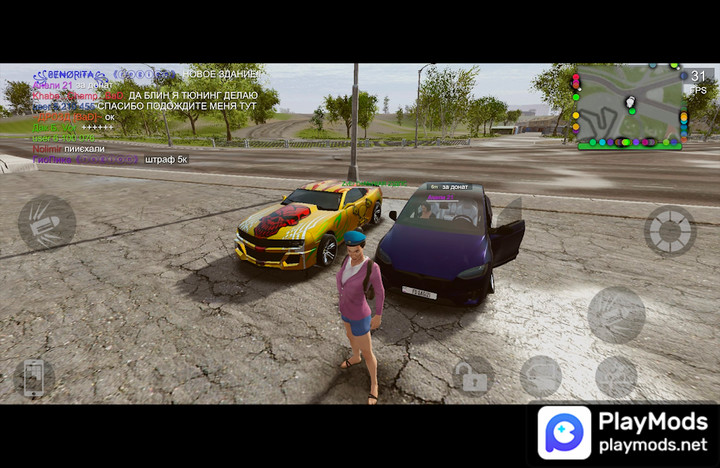The image size is (720, 468).
Task: Toggle the padlock lock button
Action: [x=472, y=377]
